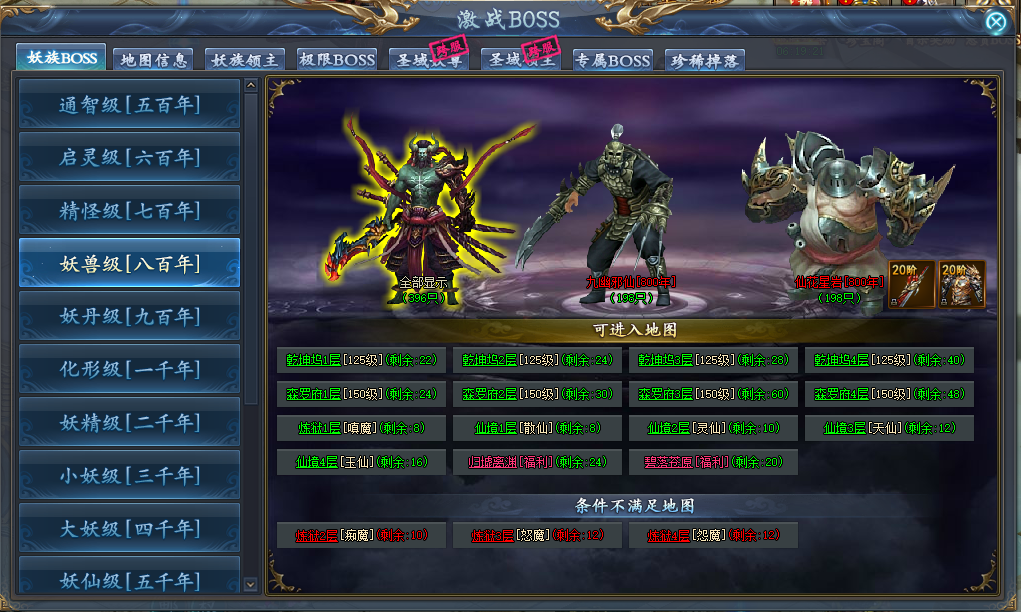The image size is (1021, 612).
Task: Pick the 大妖级[四千年] tier
Action: (x=129, y=528)
